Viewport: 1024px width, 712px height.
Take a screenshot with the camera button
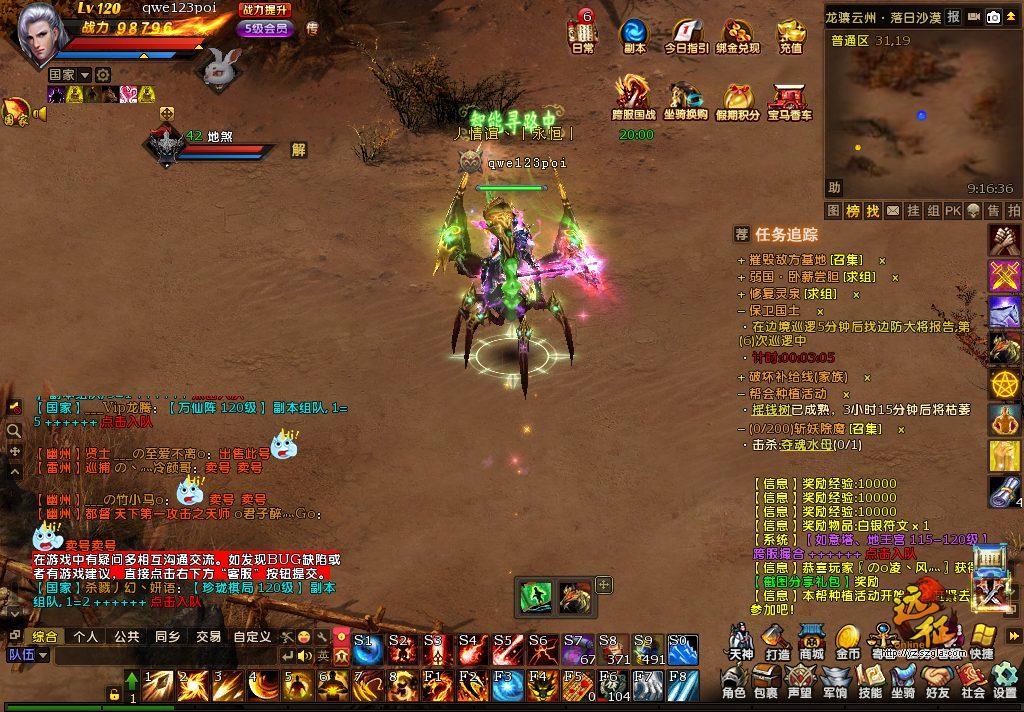994,17
